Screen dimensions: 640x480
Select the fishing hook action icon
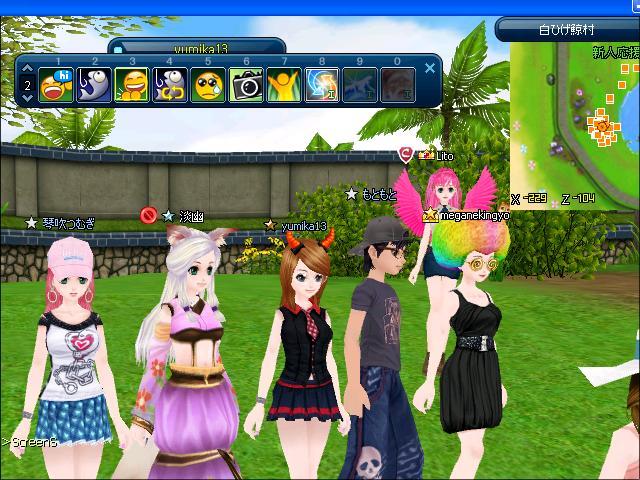click(x=93, y=85)
